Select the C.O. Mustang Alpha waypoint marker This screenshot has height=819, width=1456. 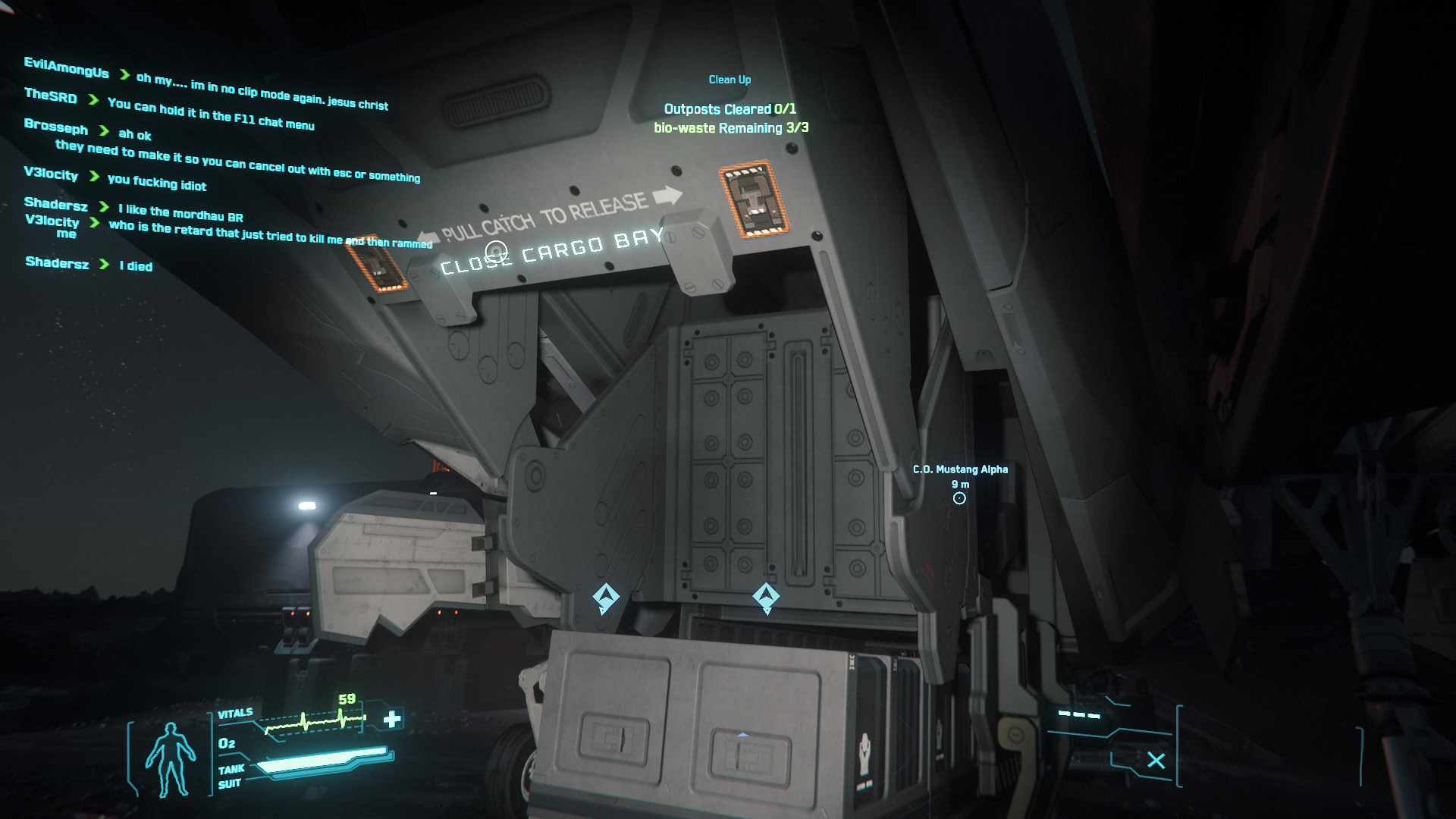[959, 497]
